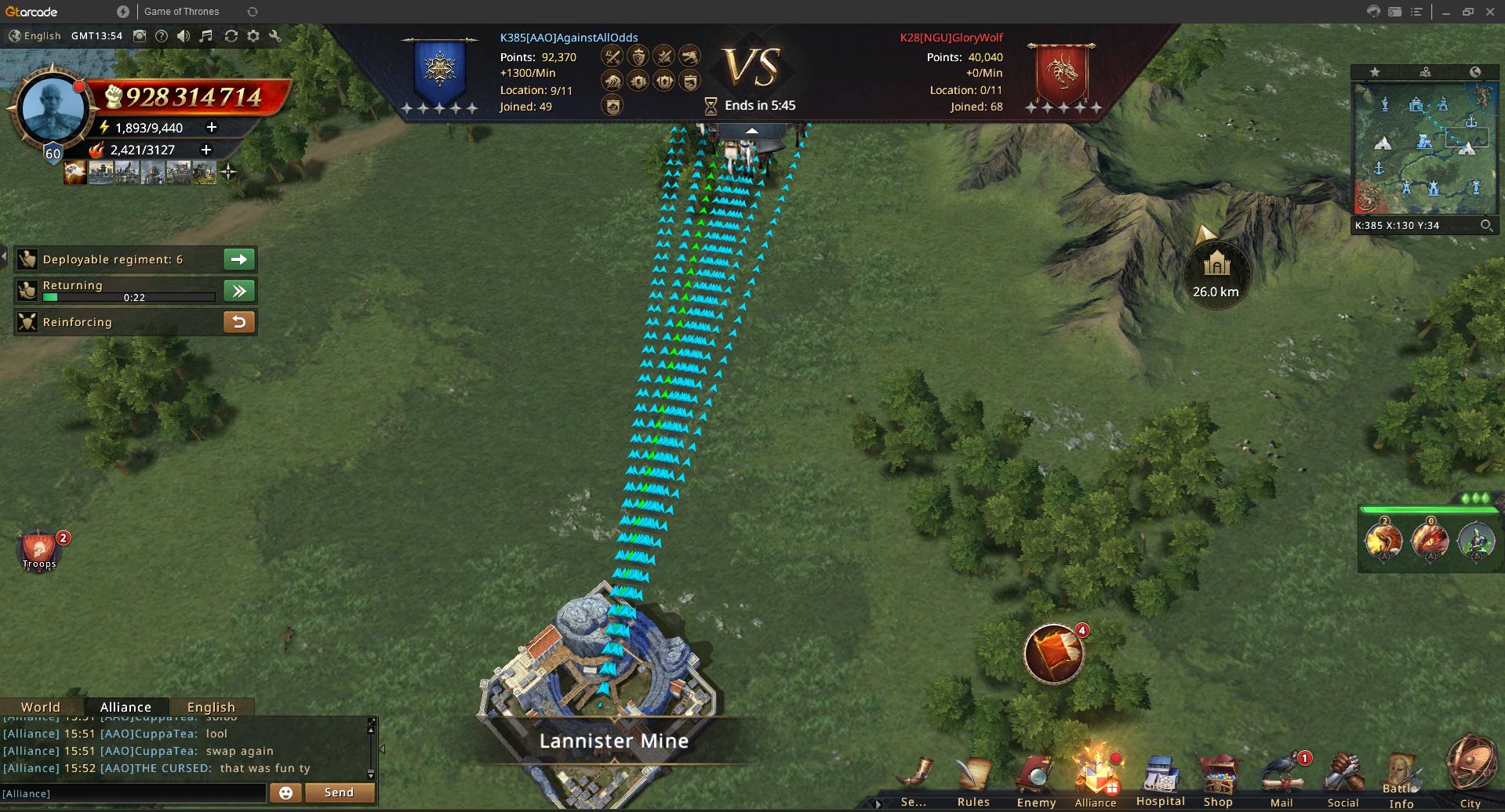Send the alliance chat message
1505x812 pixels.
339,792
